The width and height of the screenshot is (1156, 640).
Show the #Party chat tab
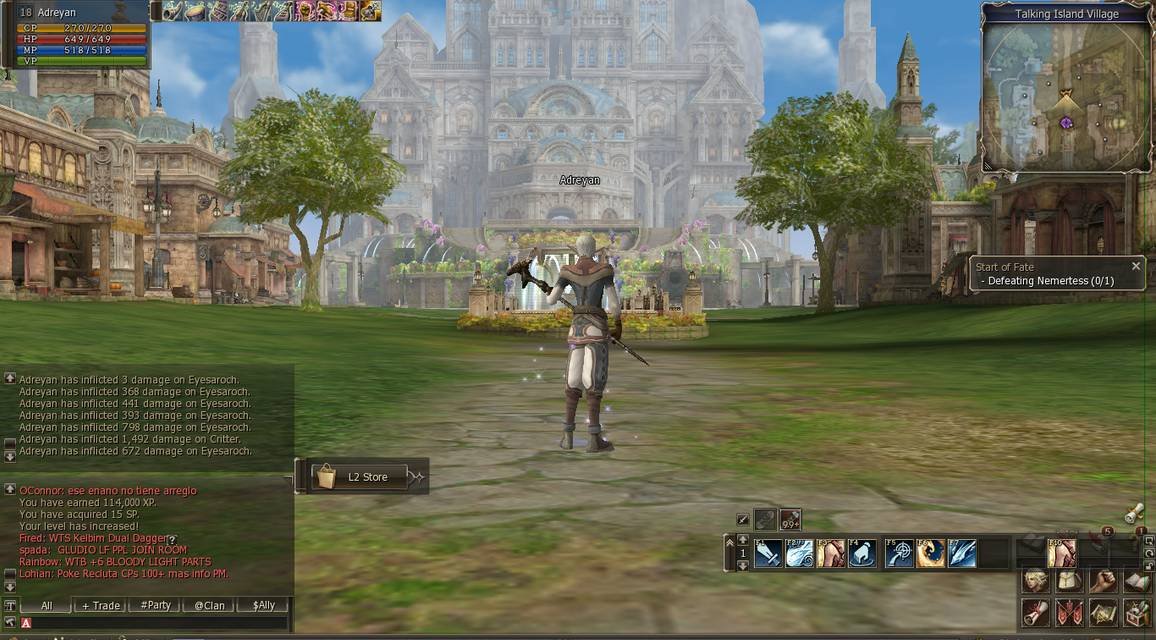point(155,606)
